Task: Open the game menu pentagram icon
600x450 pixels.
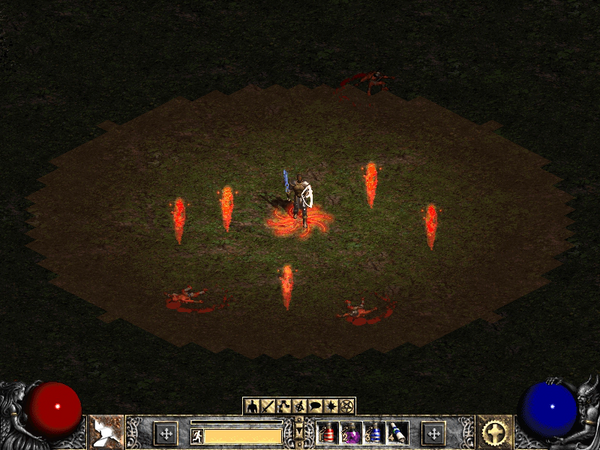Action: coord(347,406)
